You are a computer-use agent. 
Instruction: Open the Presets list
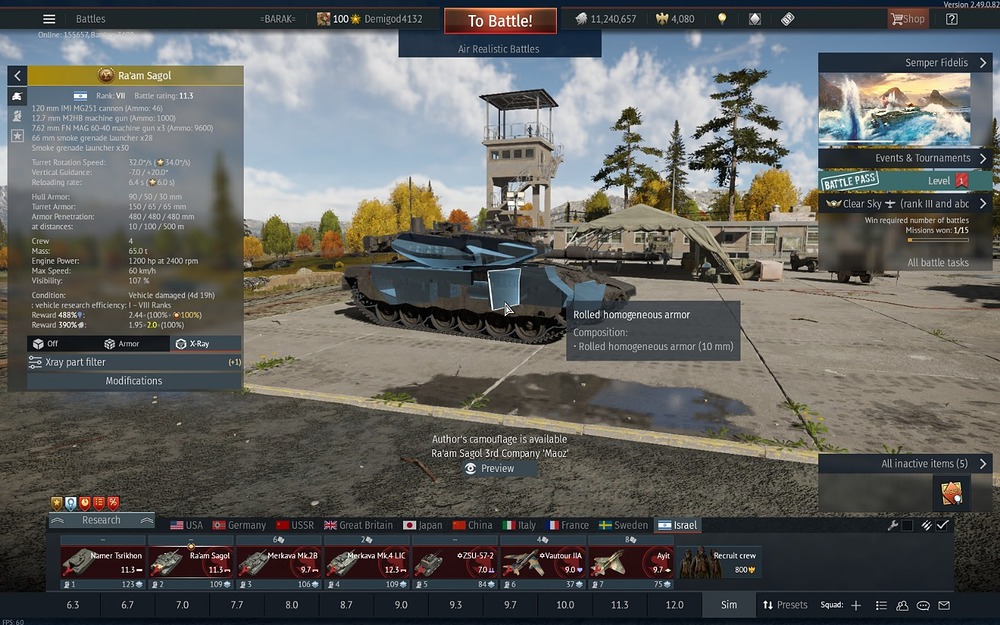pyautogui.click(x=785, y=605)
